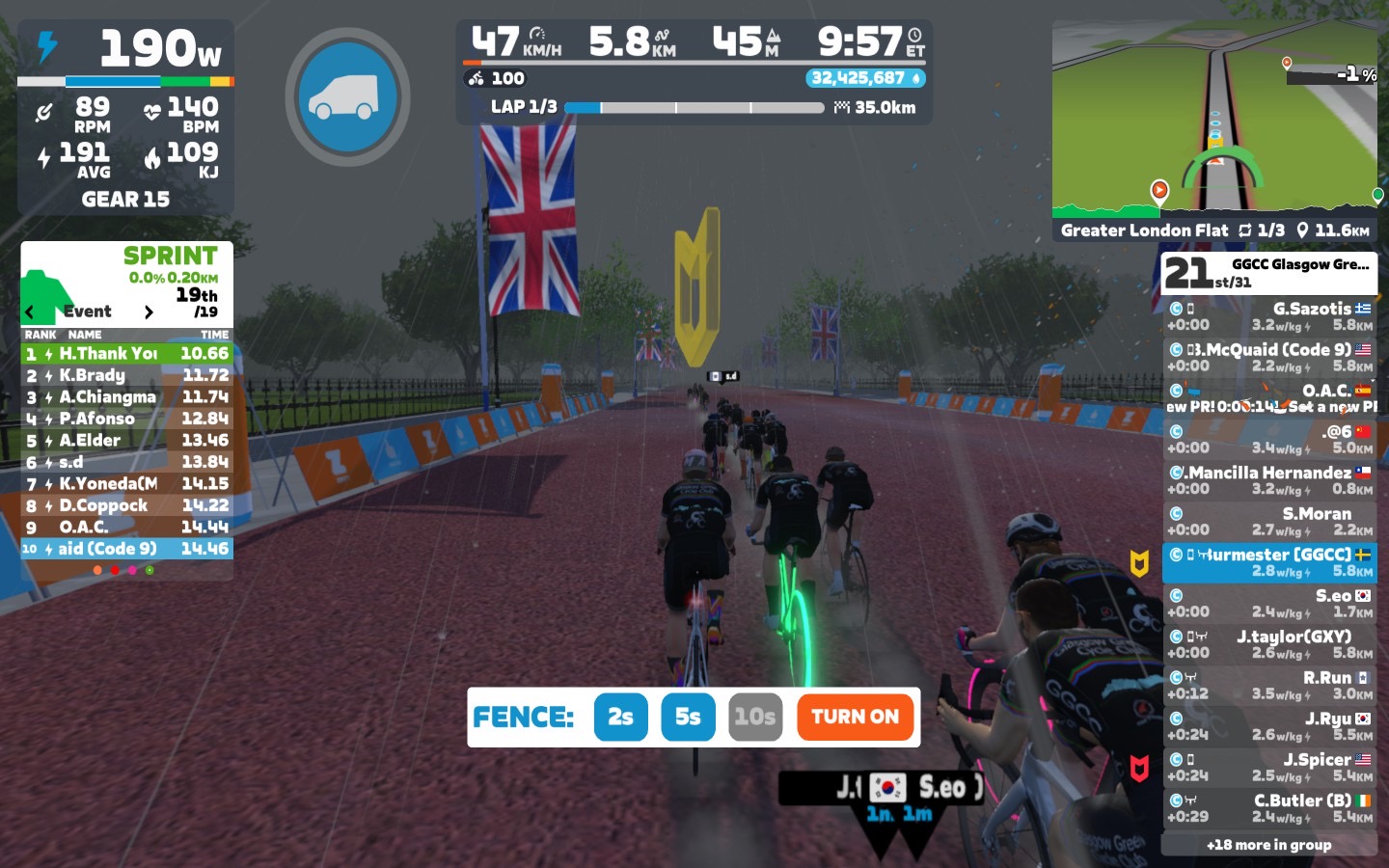The width and height of the screenshot is (1389, 868).
Task: Select H.Thank You in sprint leaderboard
Action: (126, 354)
